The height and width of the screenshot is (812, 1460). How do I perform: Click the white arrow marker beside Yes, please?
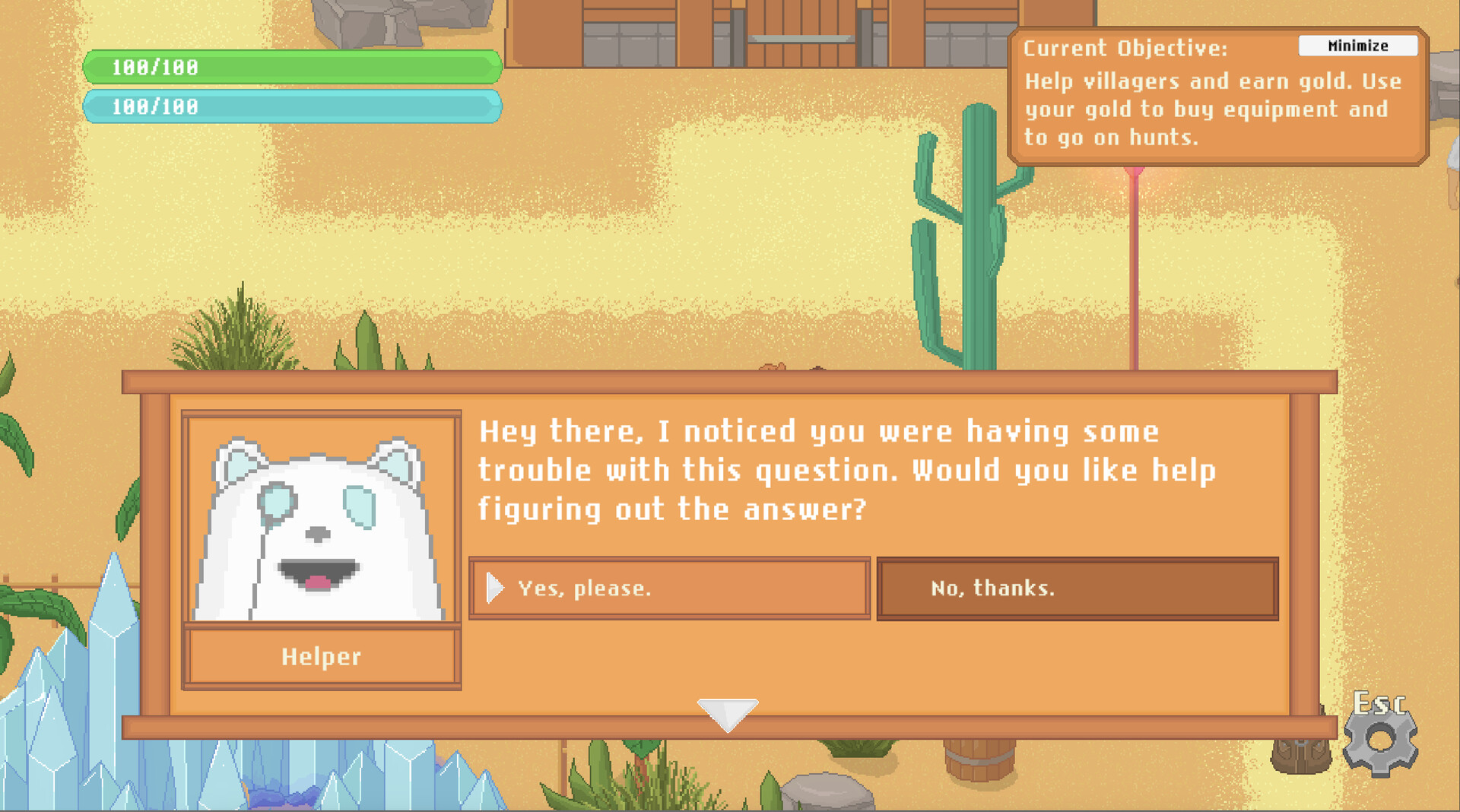click(x=495, y=587)
